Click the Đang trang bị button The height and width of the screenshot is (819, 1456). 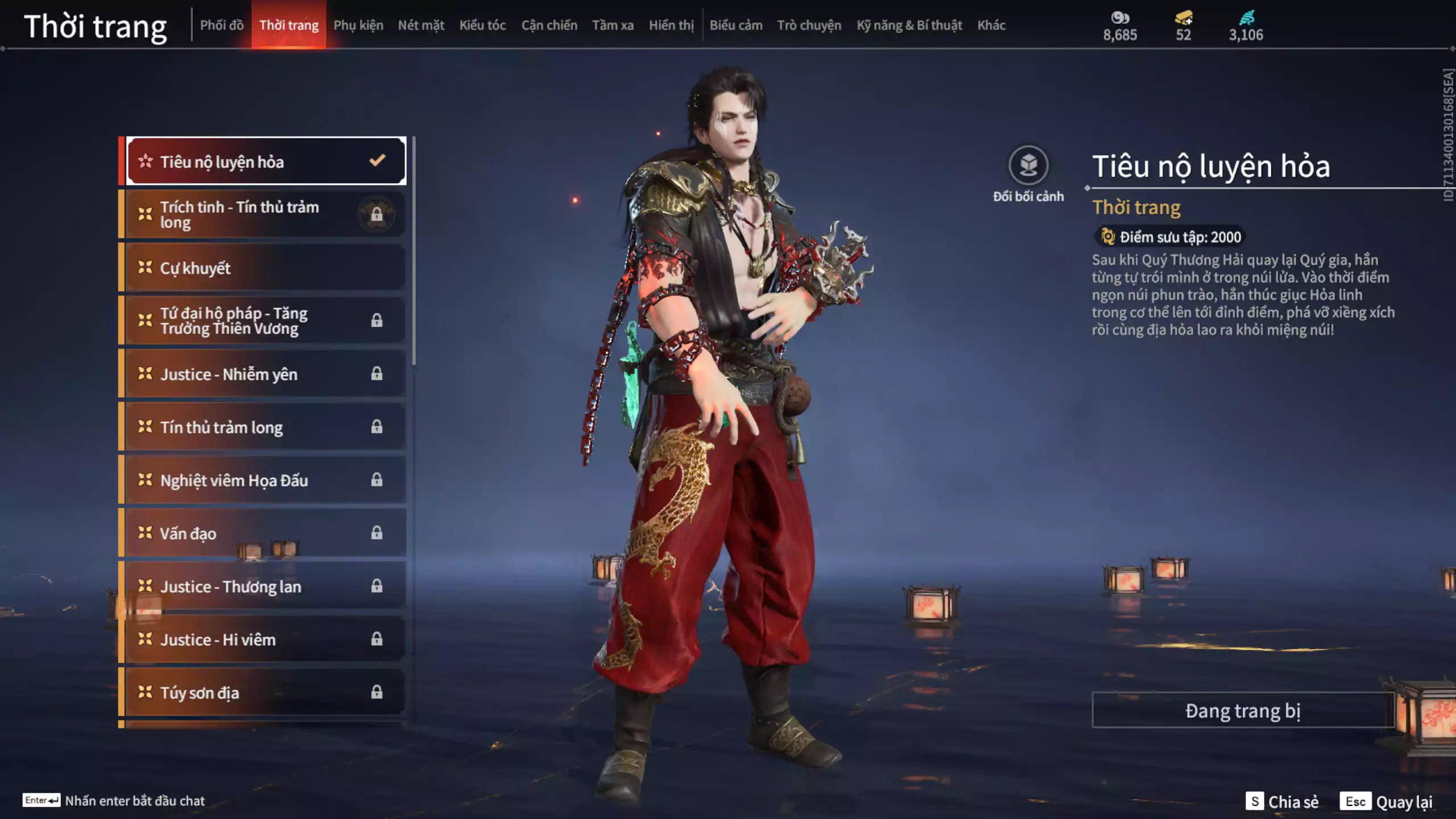tap(1242, 710)
